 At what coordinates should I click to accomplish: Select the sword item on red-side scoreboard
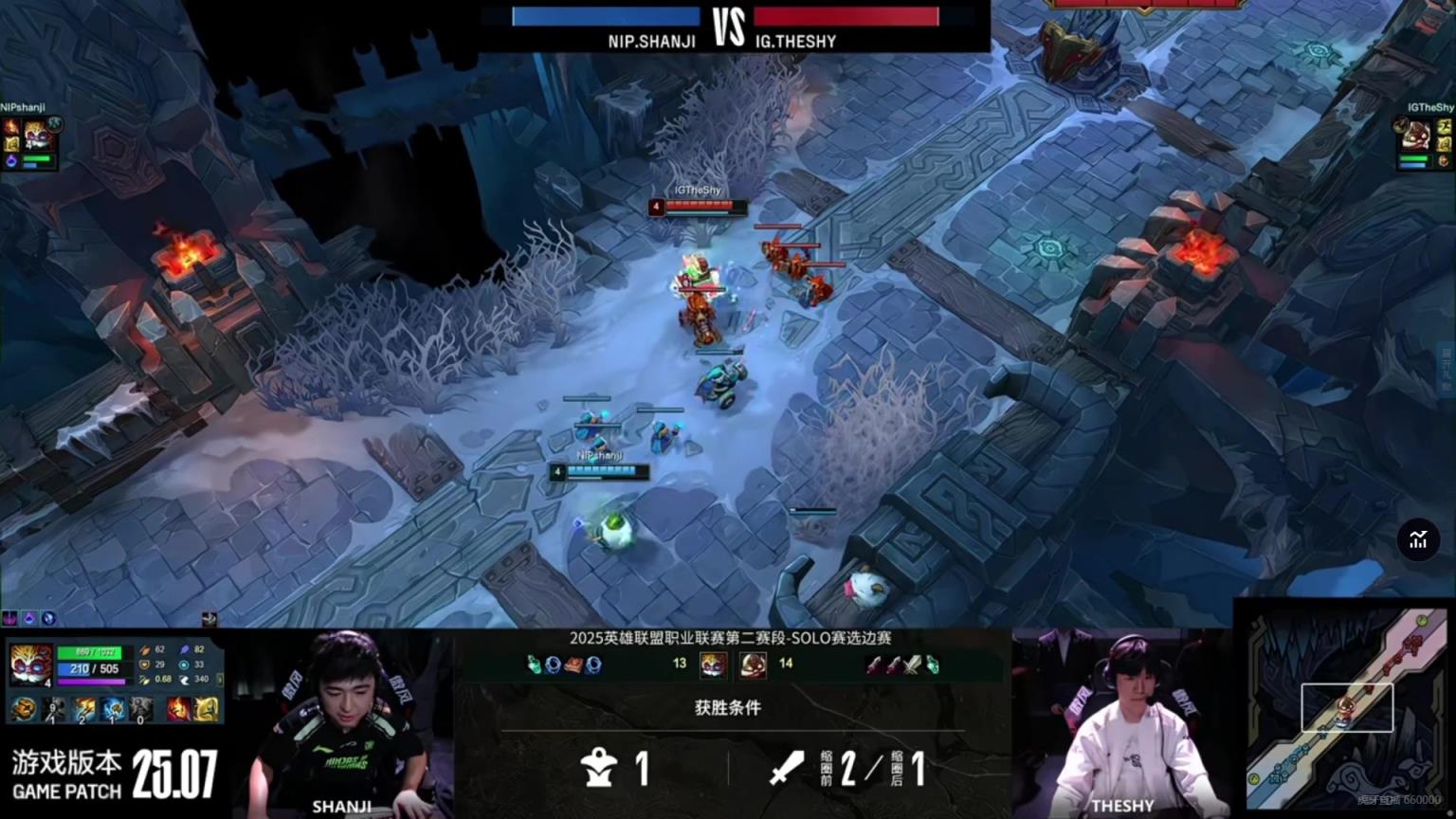[x=912, y=665]
